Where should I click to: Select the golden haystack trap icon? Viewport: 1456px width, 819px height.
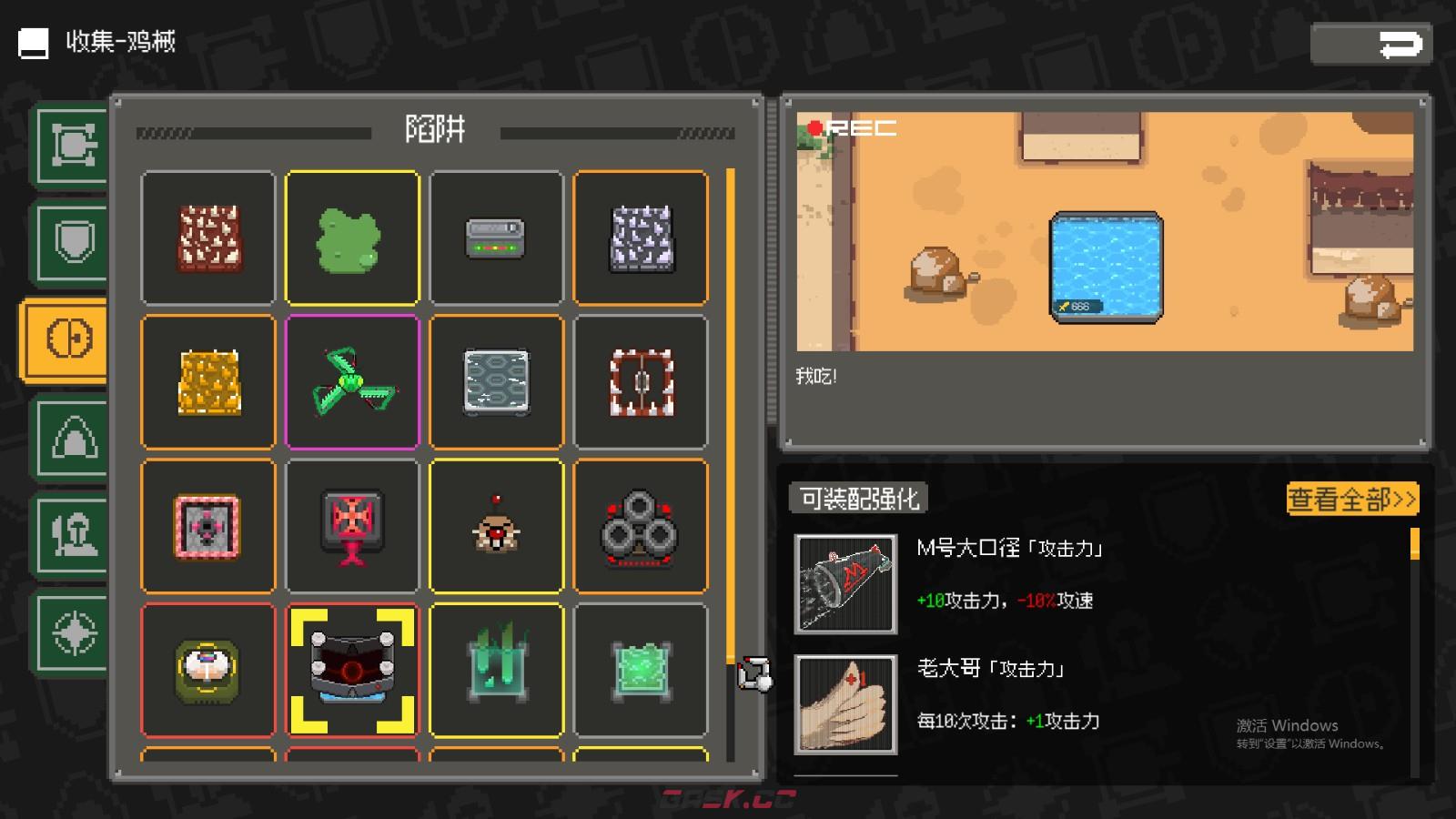(207, 382)
